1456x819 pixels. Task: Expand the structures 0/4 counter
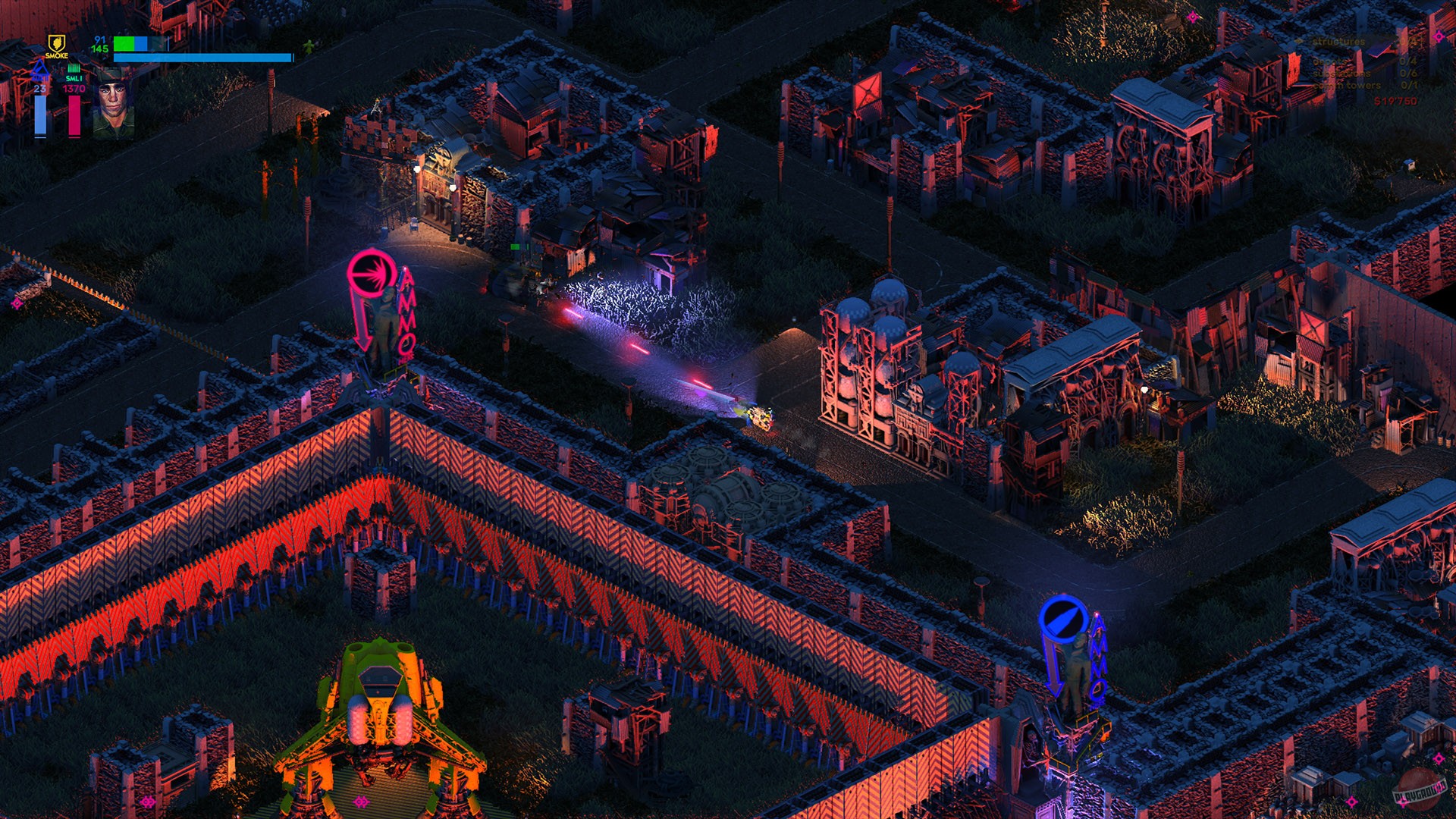(x=1407, y=42)
